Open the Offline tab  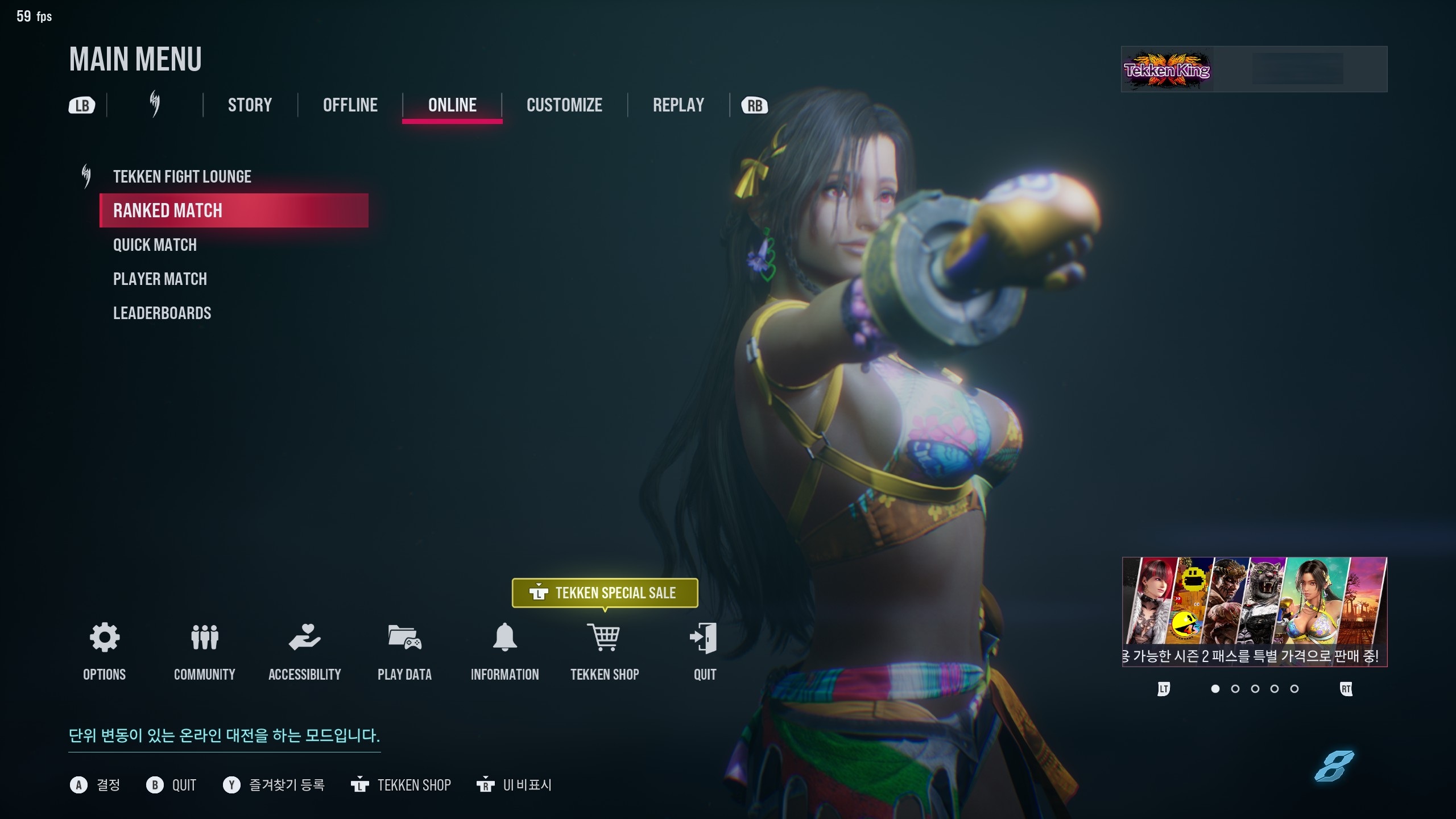pyautogui.click(x=350, y=105)
